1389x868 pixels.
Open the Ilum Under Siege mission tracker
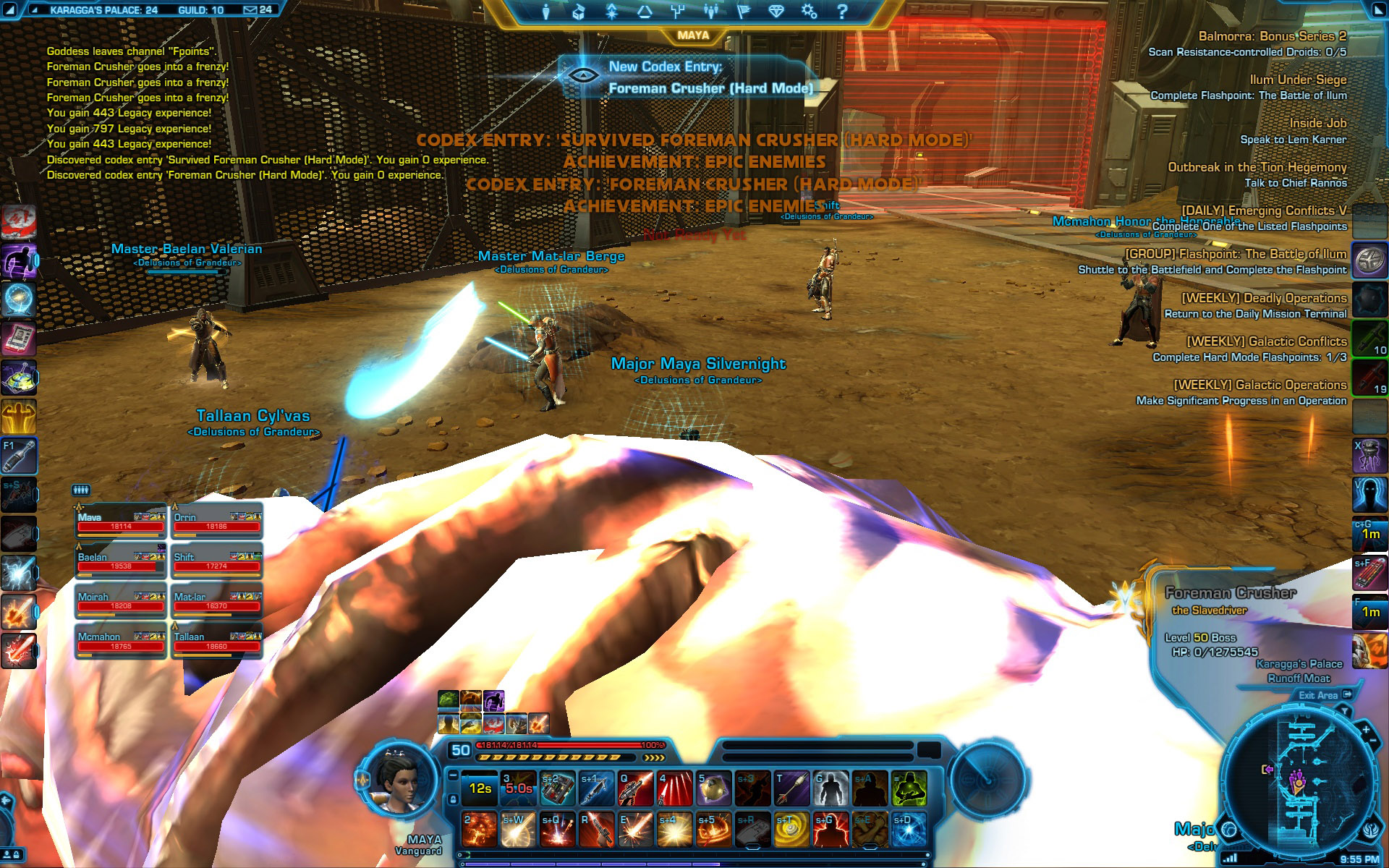[x=1298, y=80]
